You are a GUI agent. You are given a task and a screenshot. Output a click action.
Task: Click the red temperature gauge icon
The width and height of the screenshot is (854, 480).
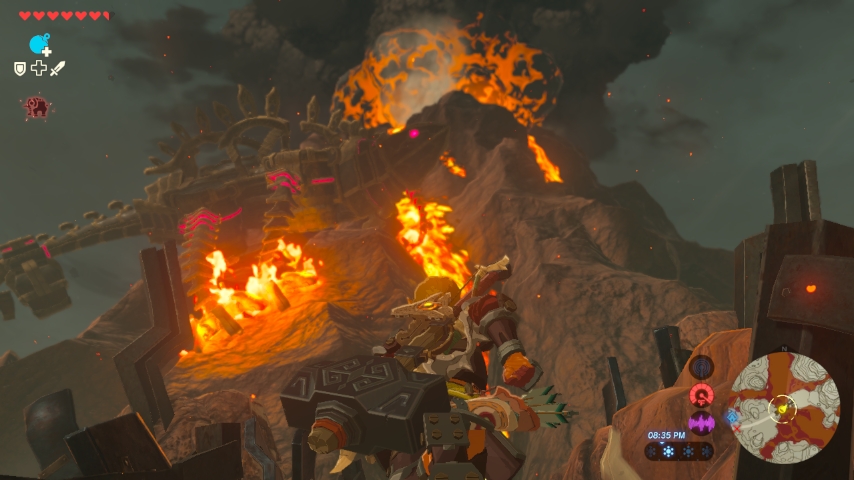click(x=702, y=394)
